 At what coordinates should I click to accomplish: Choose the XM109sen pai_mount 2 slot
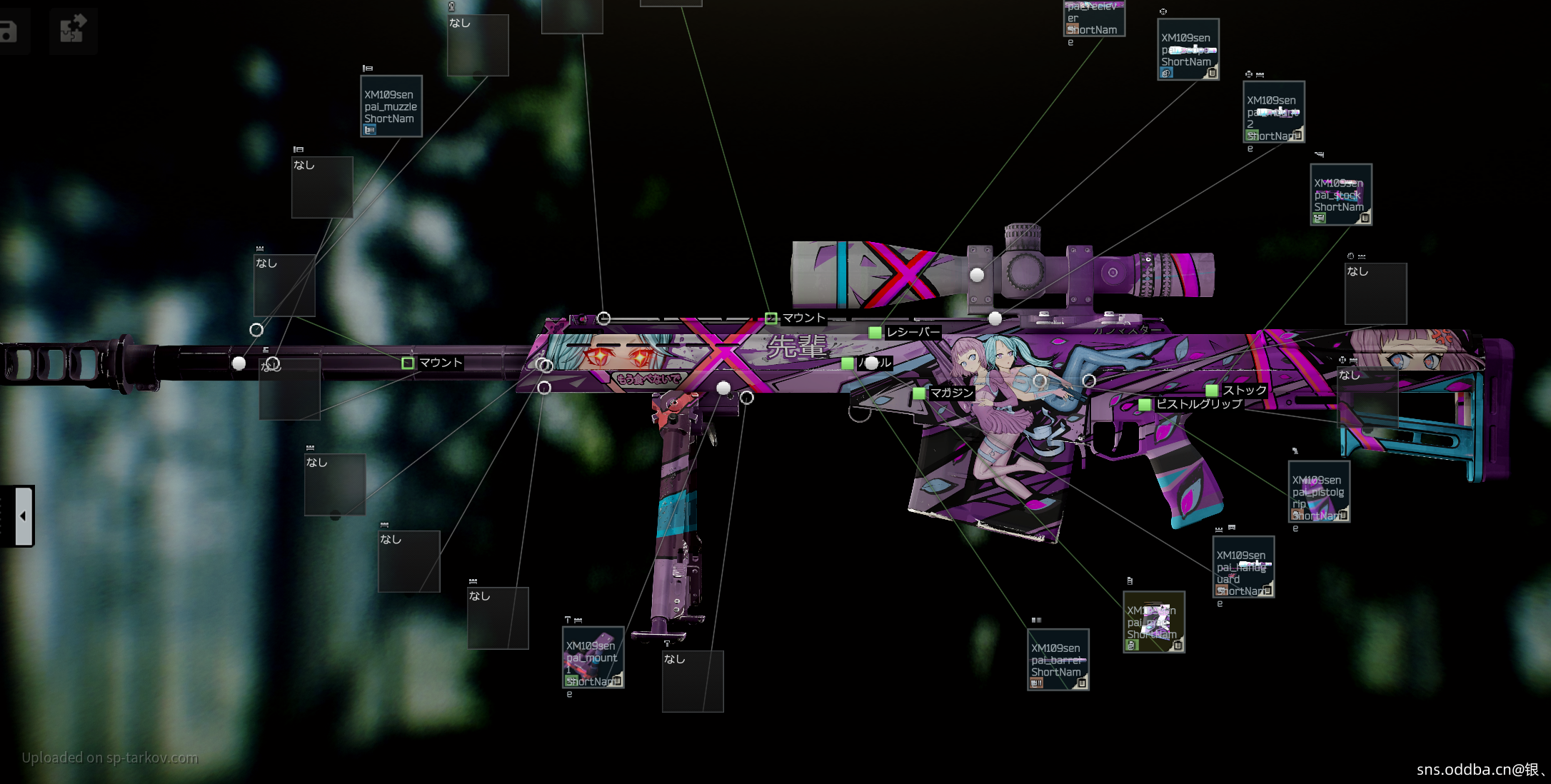coord(1273,112)
